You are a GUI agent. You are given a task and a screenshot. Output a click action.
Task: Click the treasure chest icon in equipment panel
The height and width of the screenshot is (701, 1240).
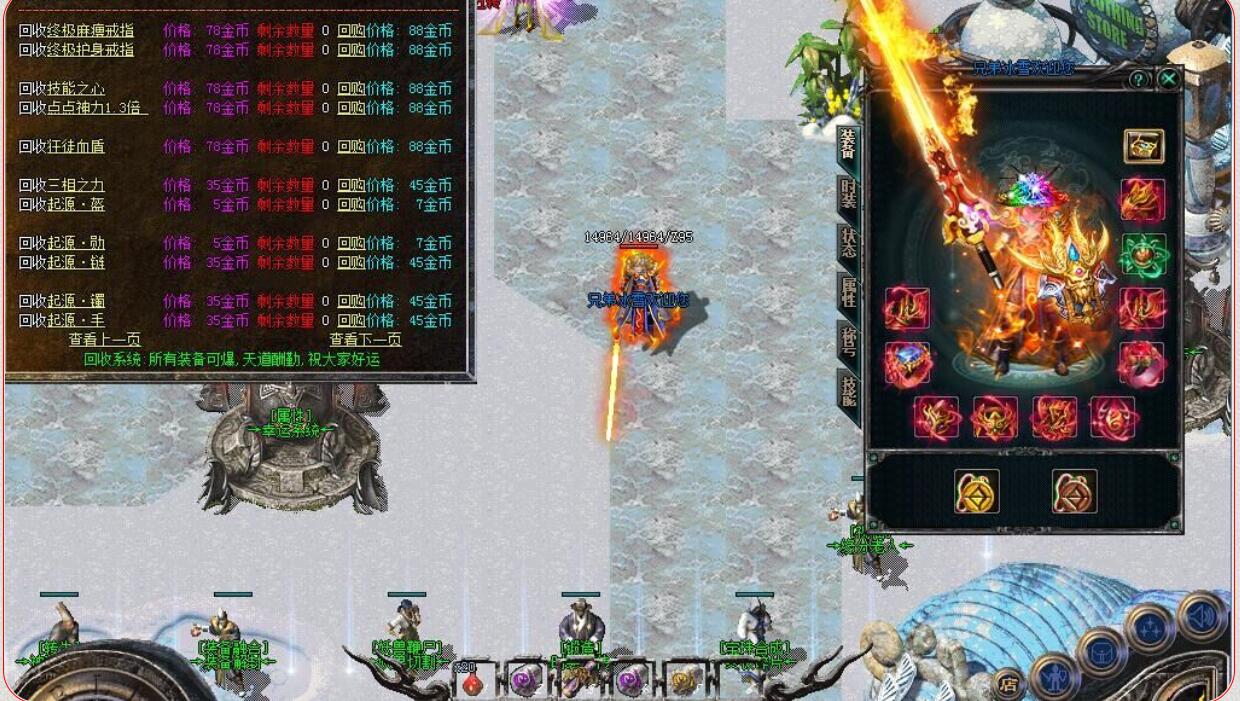tap(1143, 146)
